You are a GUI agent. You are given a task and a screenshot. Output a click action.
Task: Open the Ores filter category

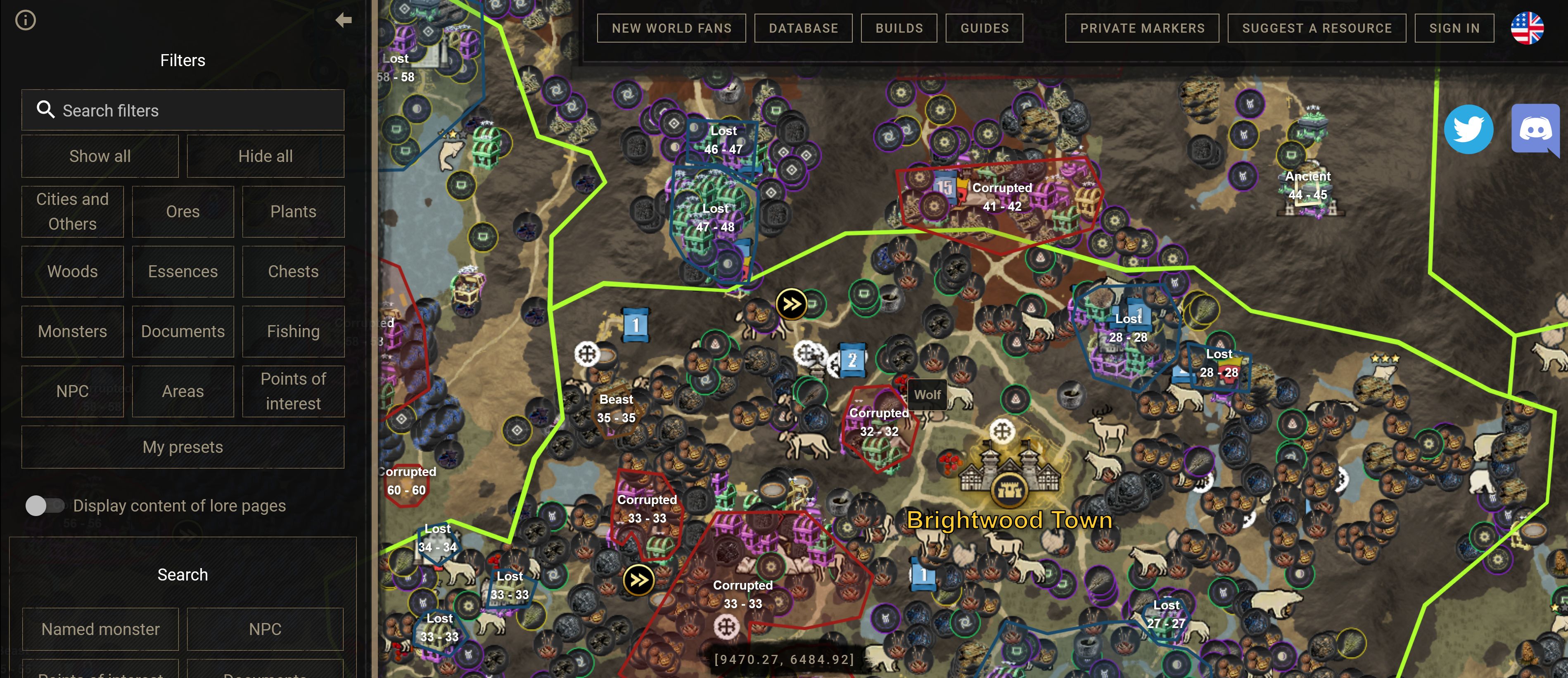point(183,212)
